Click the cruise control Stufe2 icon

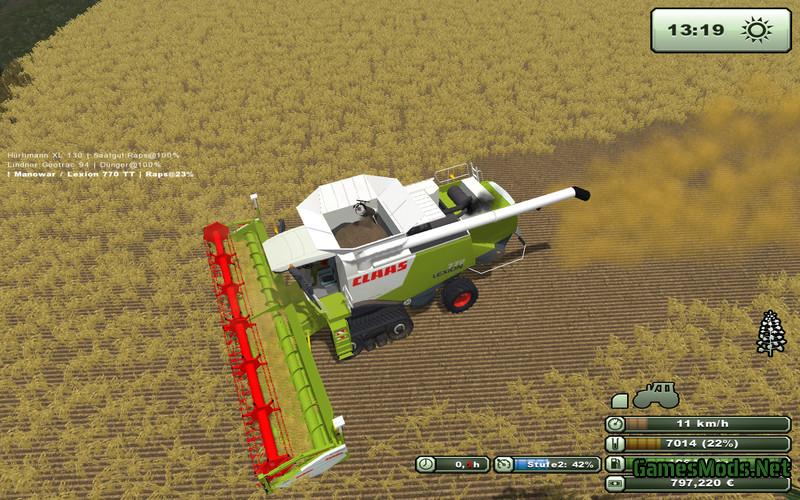[x=505, y=464]
